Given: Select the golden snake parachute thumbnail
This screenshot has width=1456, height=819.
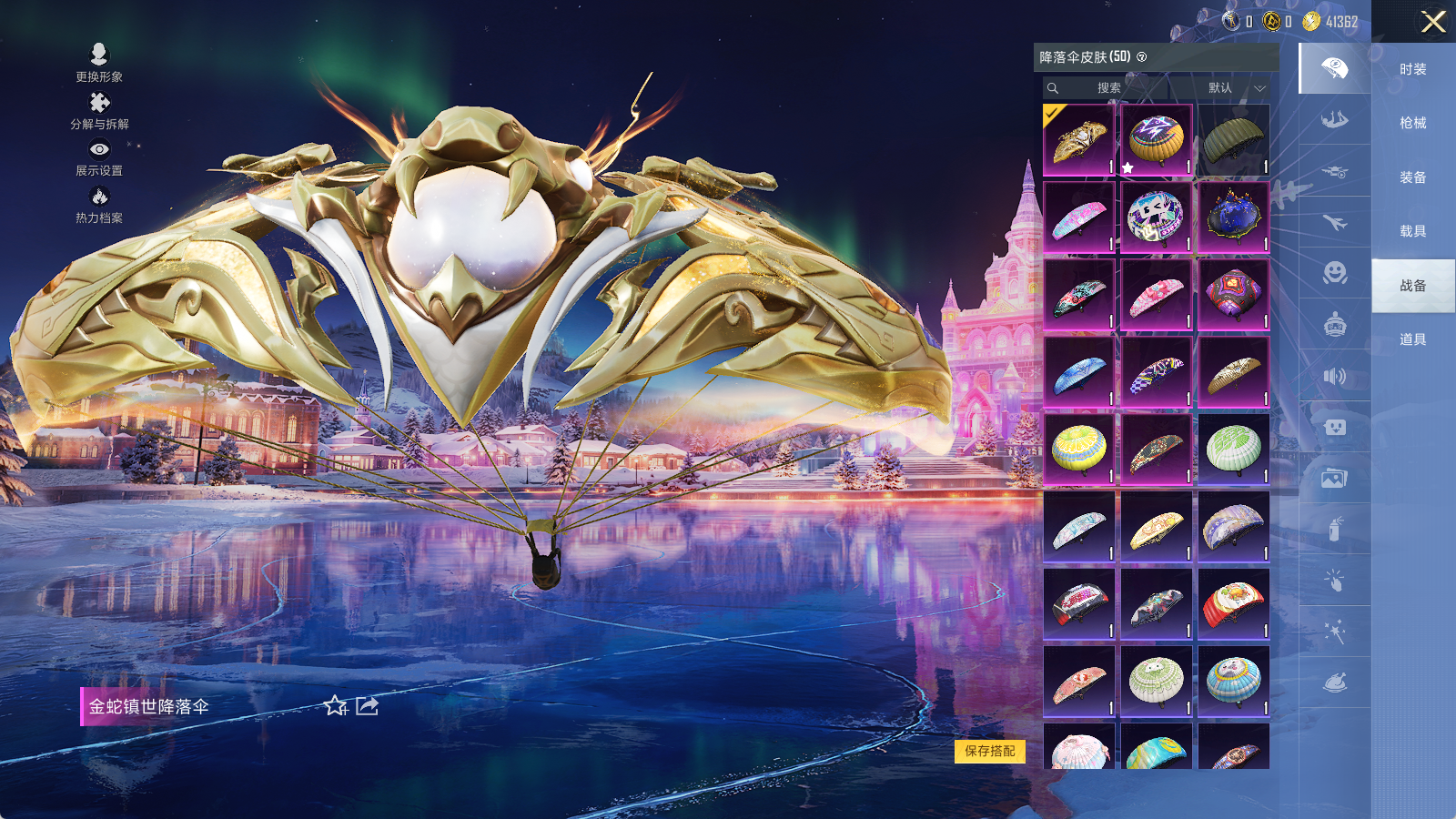Looking at the screenshot, I should 1078,140.
